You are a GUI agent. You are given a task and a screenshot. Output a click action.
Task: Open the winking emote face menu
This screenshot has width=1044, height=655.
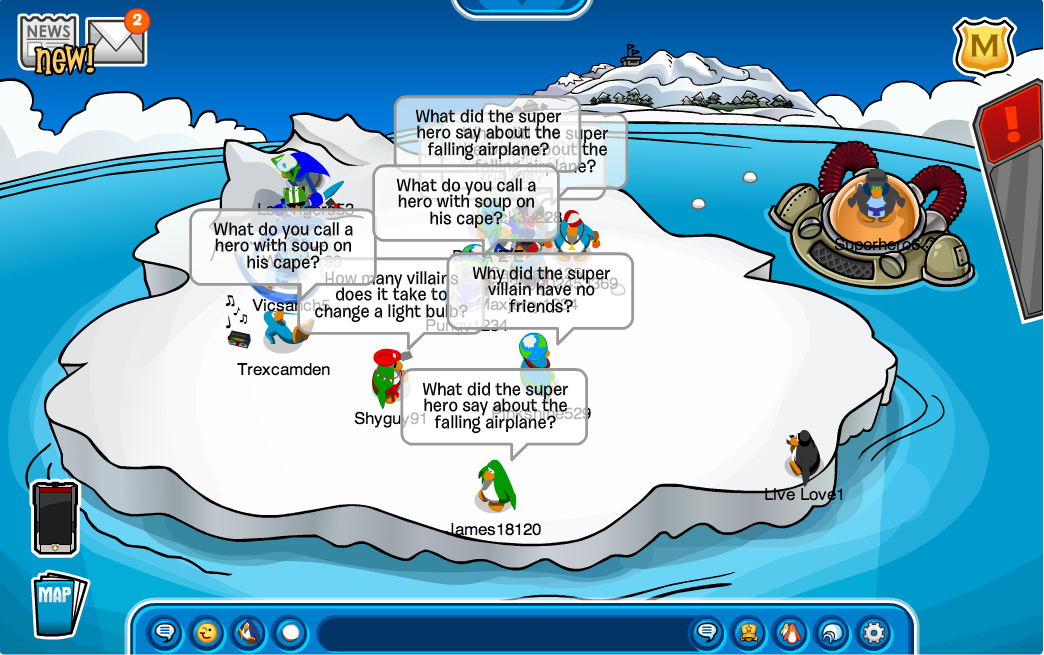(x=207, y=632)
